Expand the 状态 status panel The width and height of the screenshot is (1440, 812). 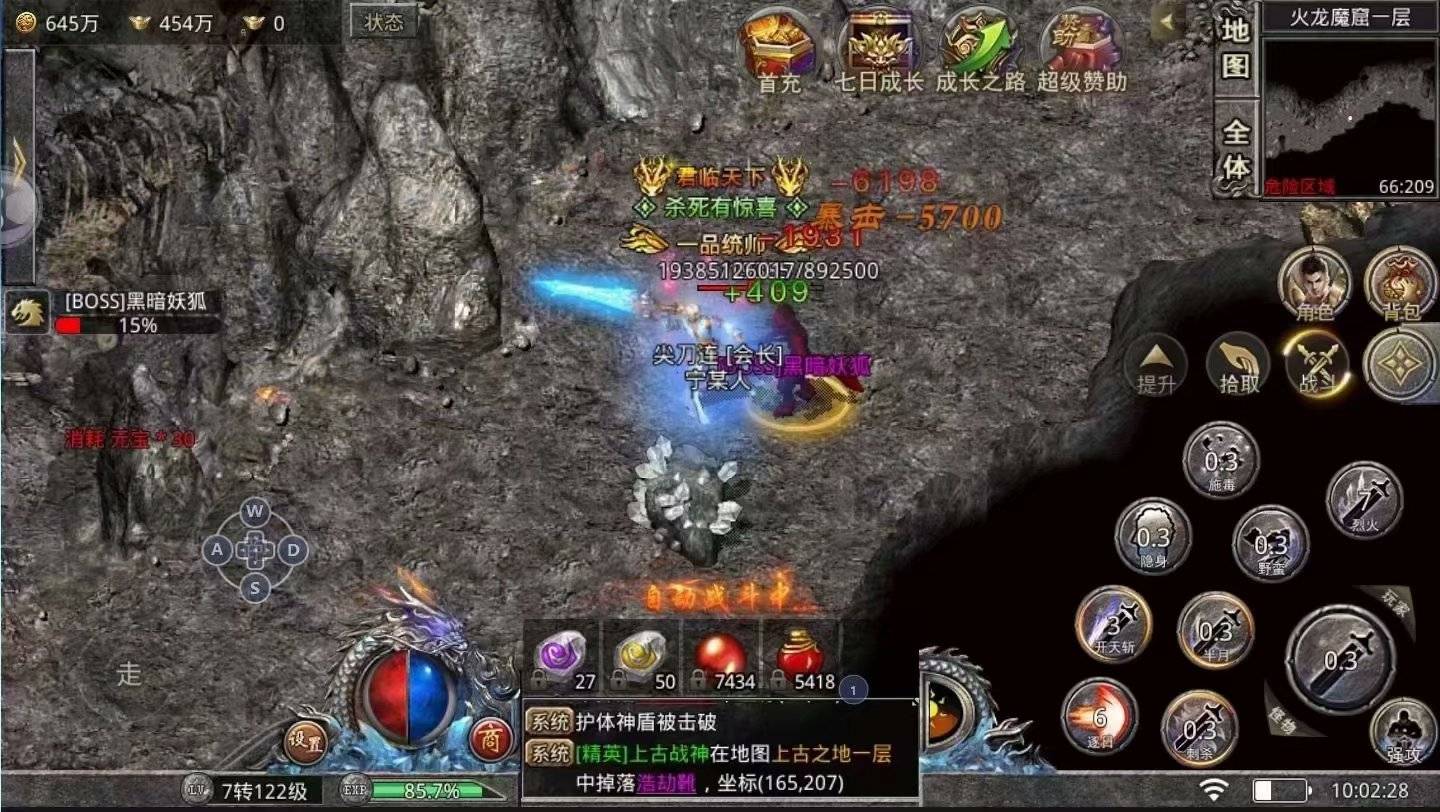pyautogui.click(x=383, y=21)
